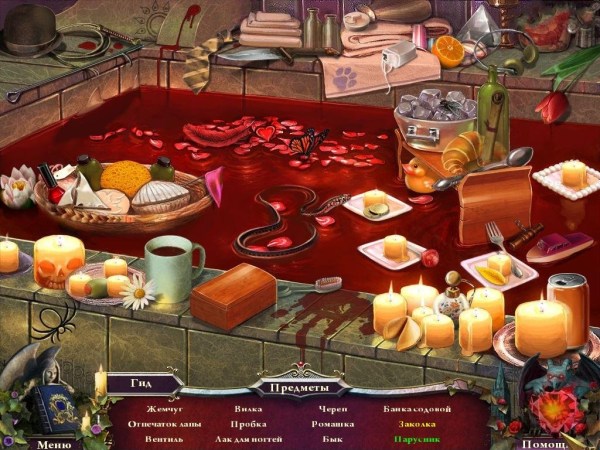The height and width of the screenshot is (450, 600).
Task: Choose Бык in the item list
Action: click(x=335, y=438)
